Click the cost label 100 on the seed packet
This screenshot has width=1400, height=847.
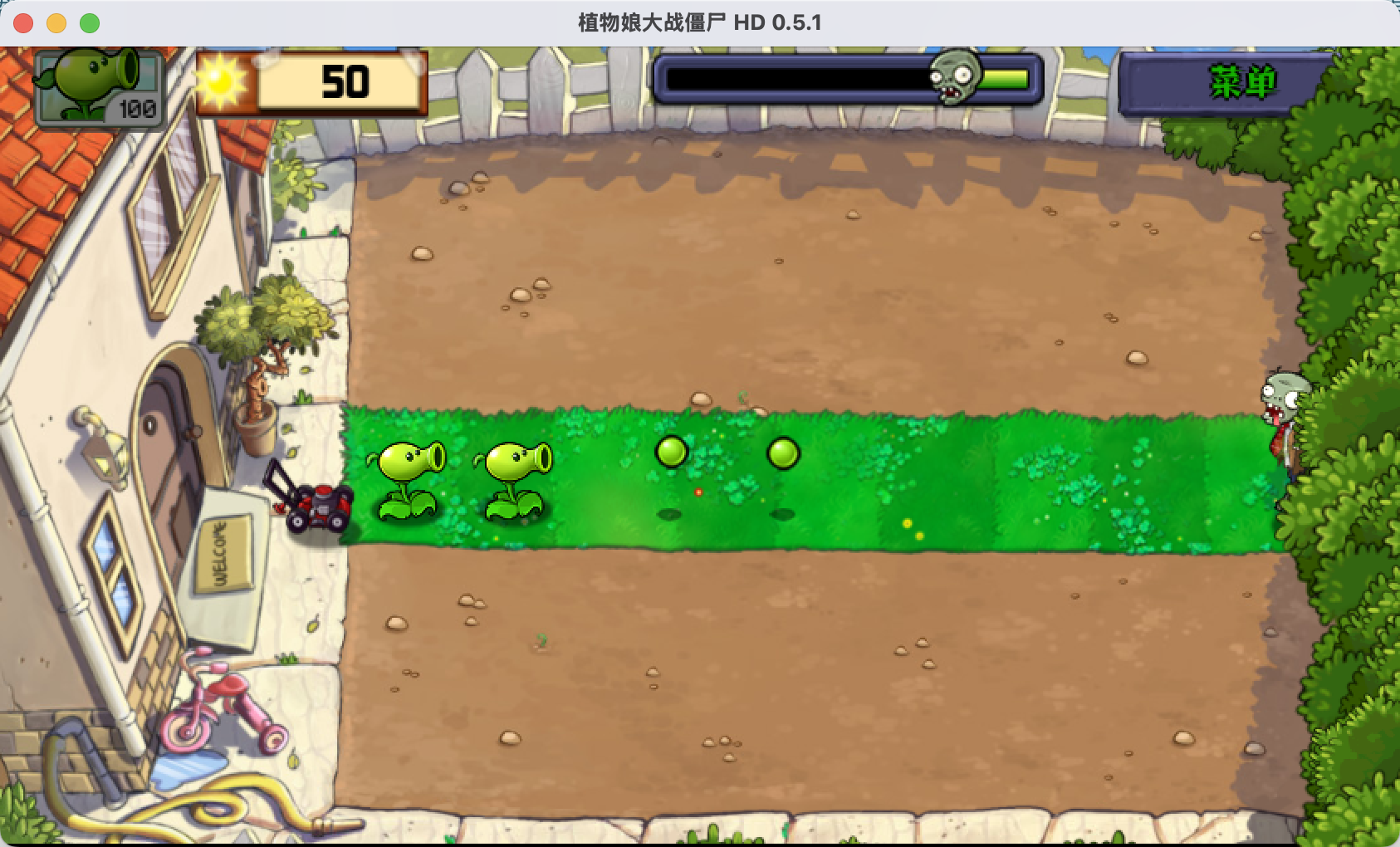(140, 107)
